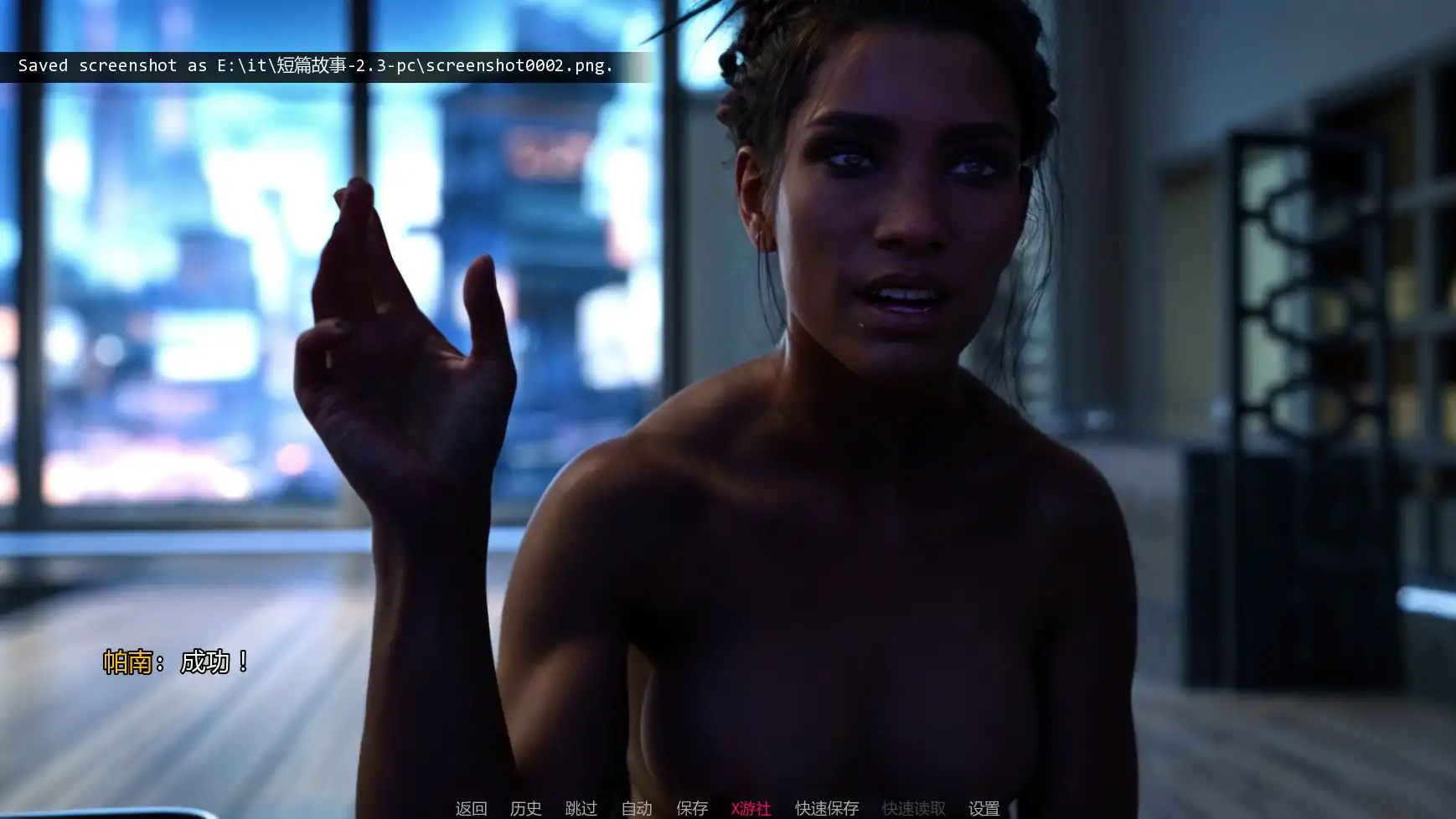Viewport: 1456px width, 819px height.
Task: Choose 快速保存 (Quick Save)
Action: (827, 808)
